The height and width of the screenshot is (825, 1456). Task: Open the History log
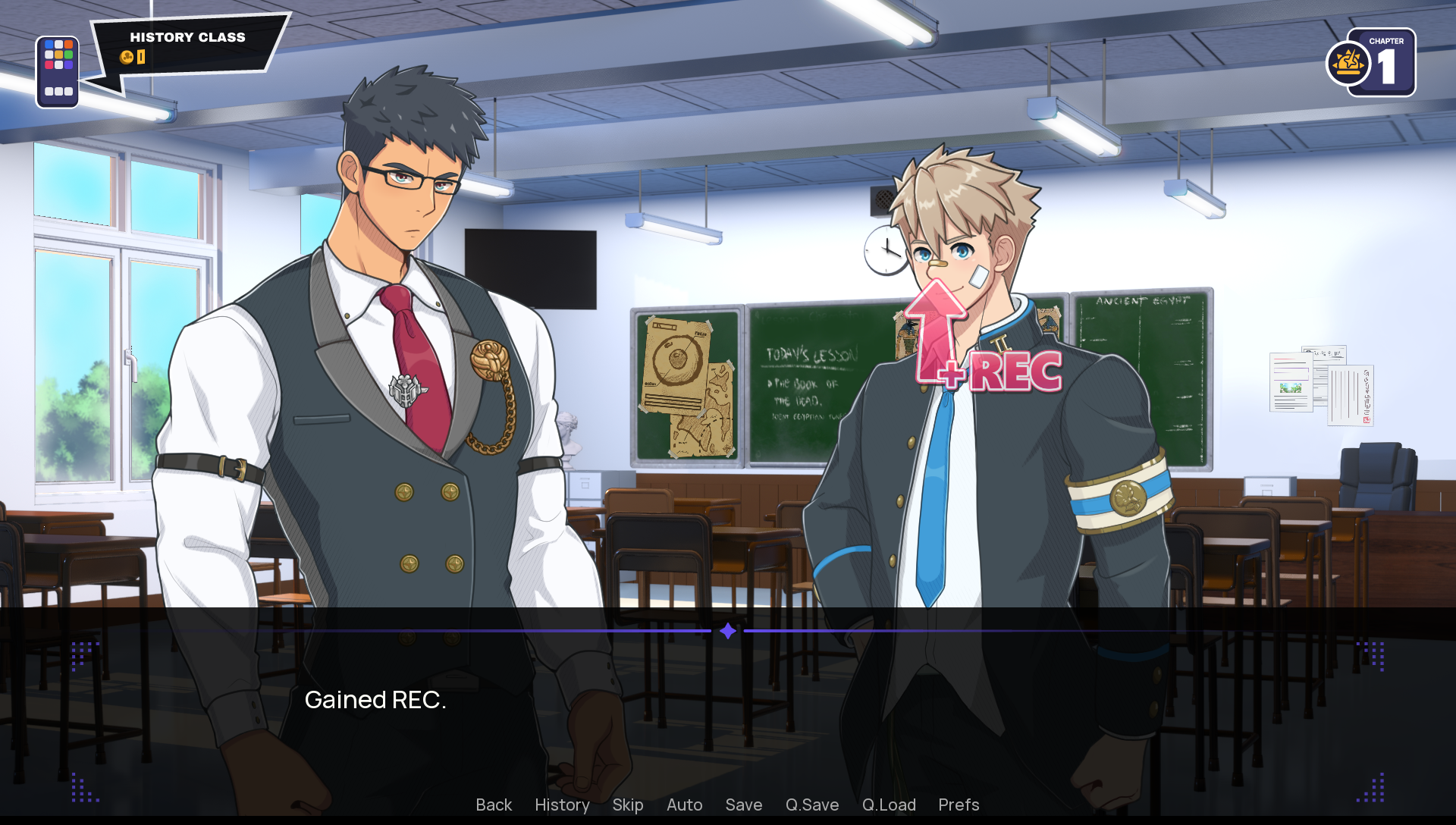click(x=561, y=805)
